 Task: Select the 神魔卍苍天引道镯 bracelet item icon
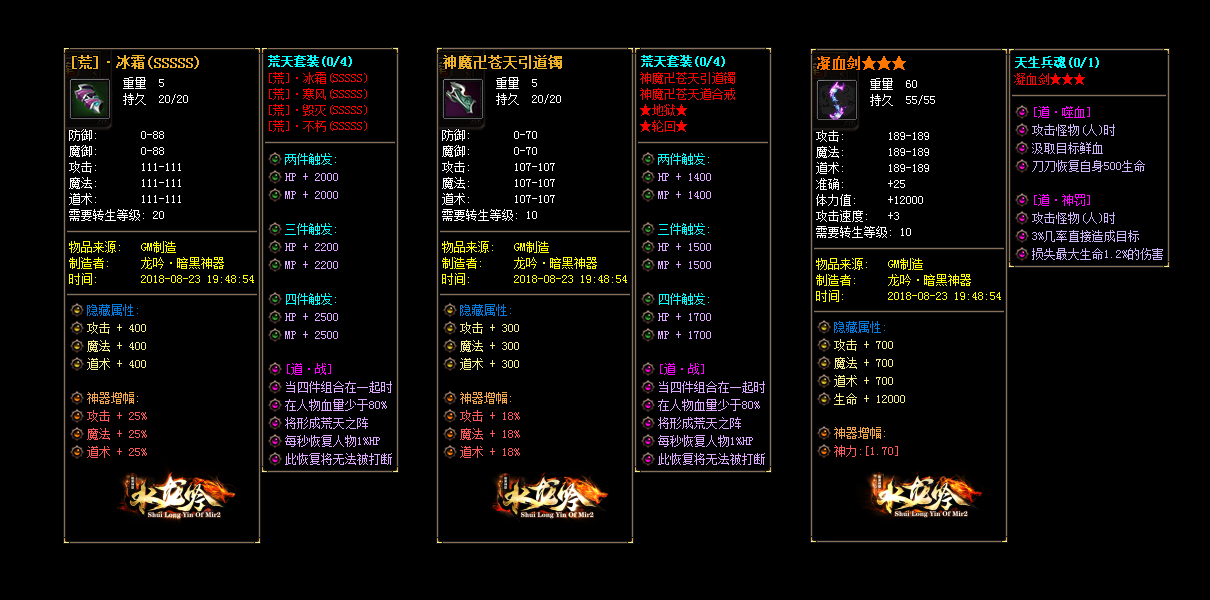[x=463, y=100]
